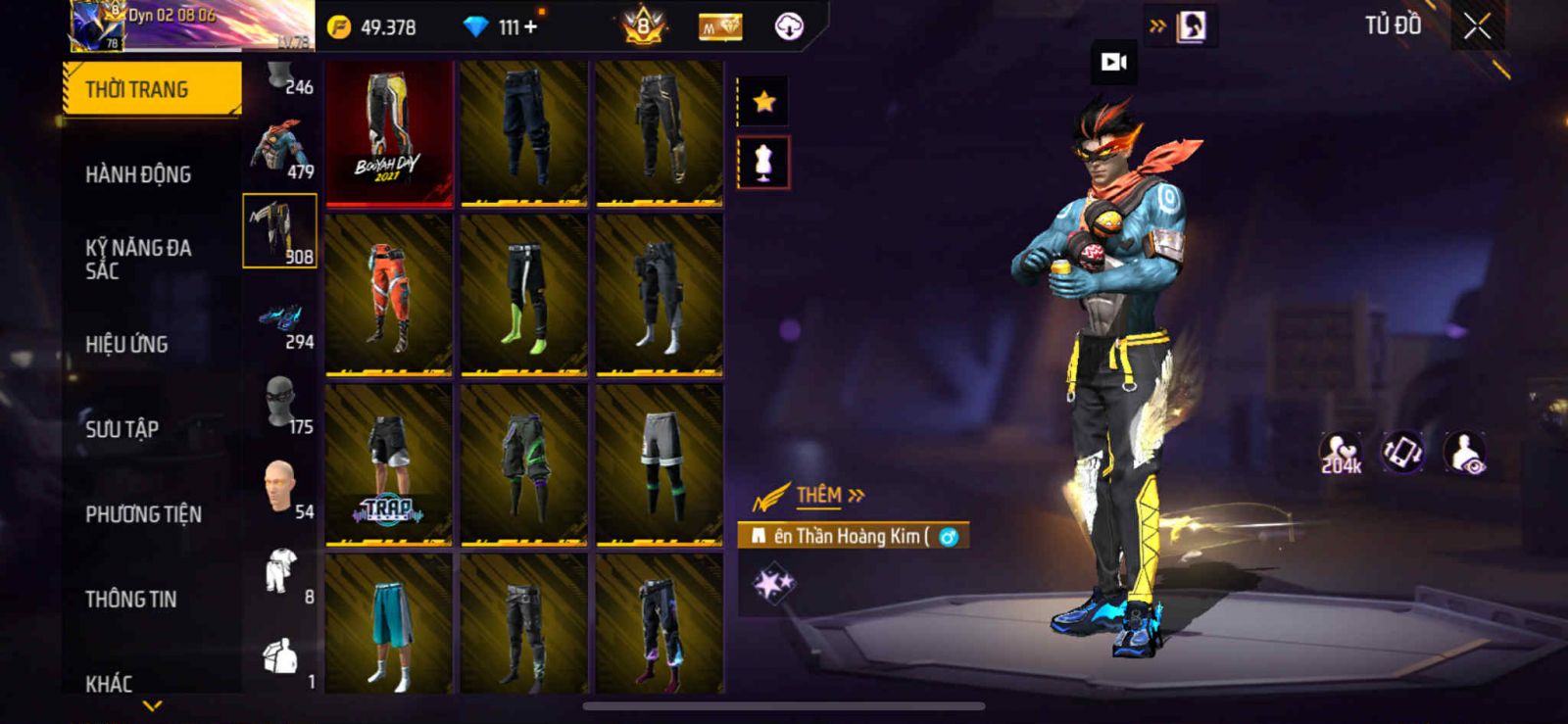Go to the Sưu Tập tab
The image size is (1568, 724).
[122, 429]
